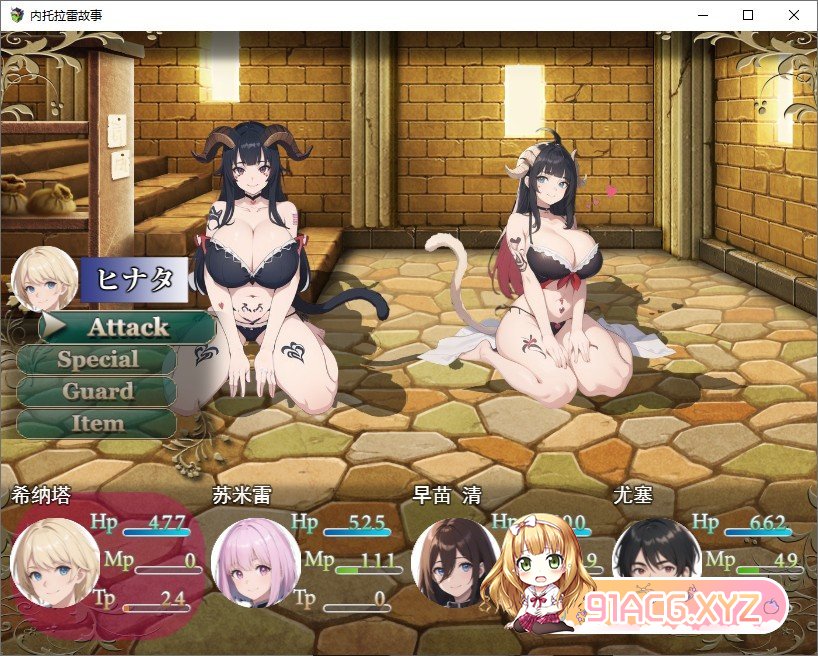Select 早苗 清's brown-haired party portrait

(x=455, y=562)
